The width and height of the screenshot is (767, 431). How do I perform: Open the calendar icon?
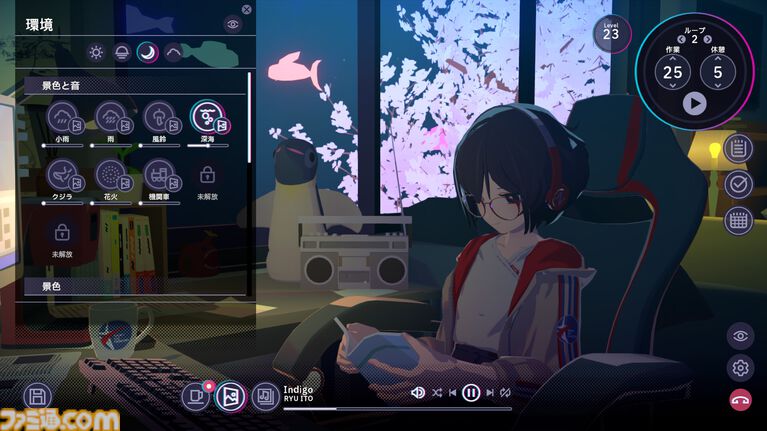pyautogui.click(x=739, y=221)
